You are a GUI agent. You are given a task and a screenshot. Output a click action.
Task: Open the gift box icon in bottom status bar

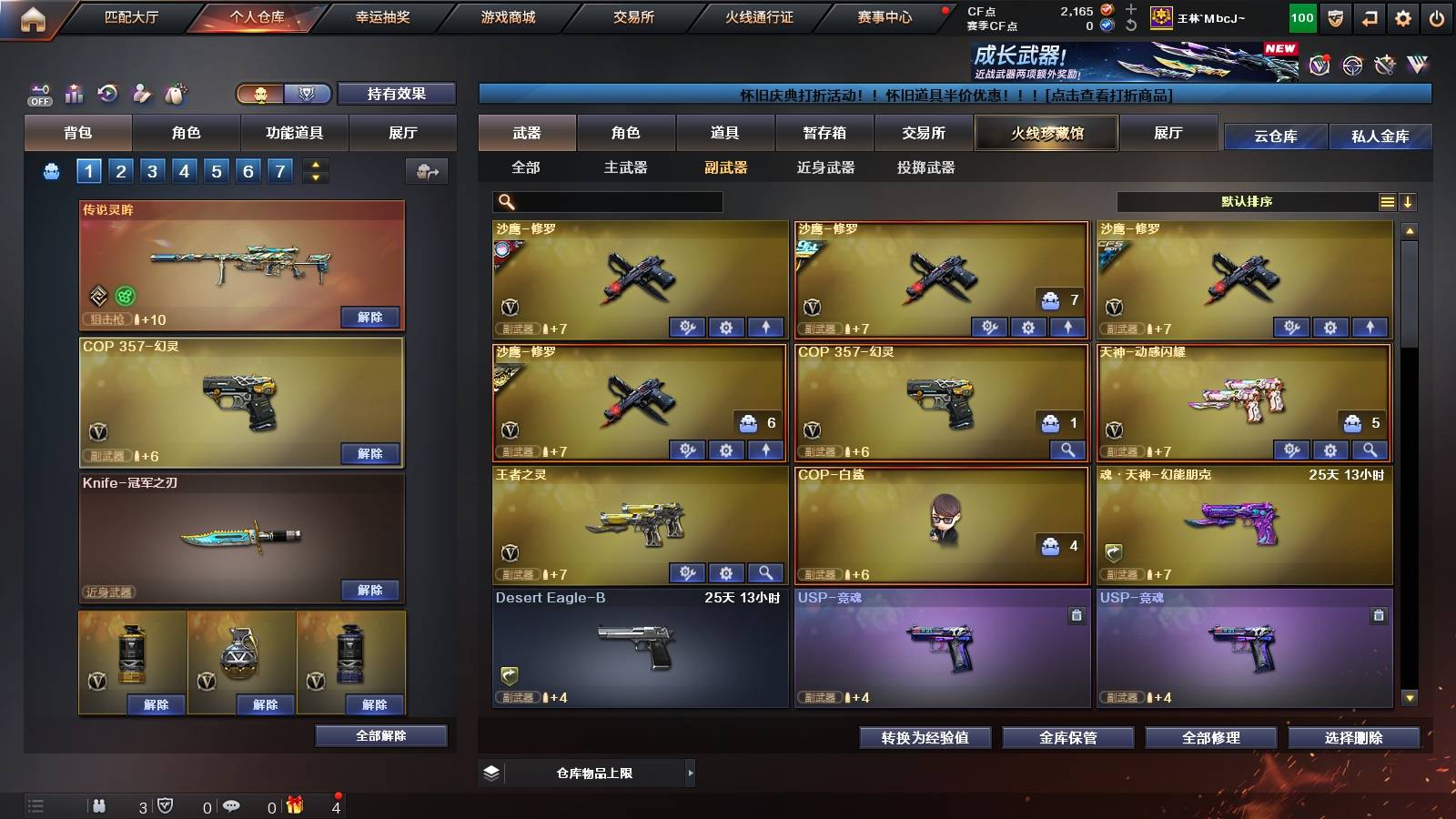pyautogui.click(x=293, y=804)
